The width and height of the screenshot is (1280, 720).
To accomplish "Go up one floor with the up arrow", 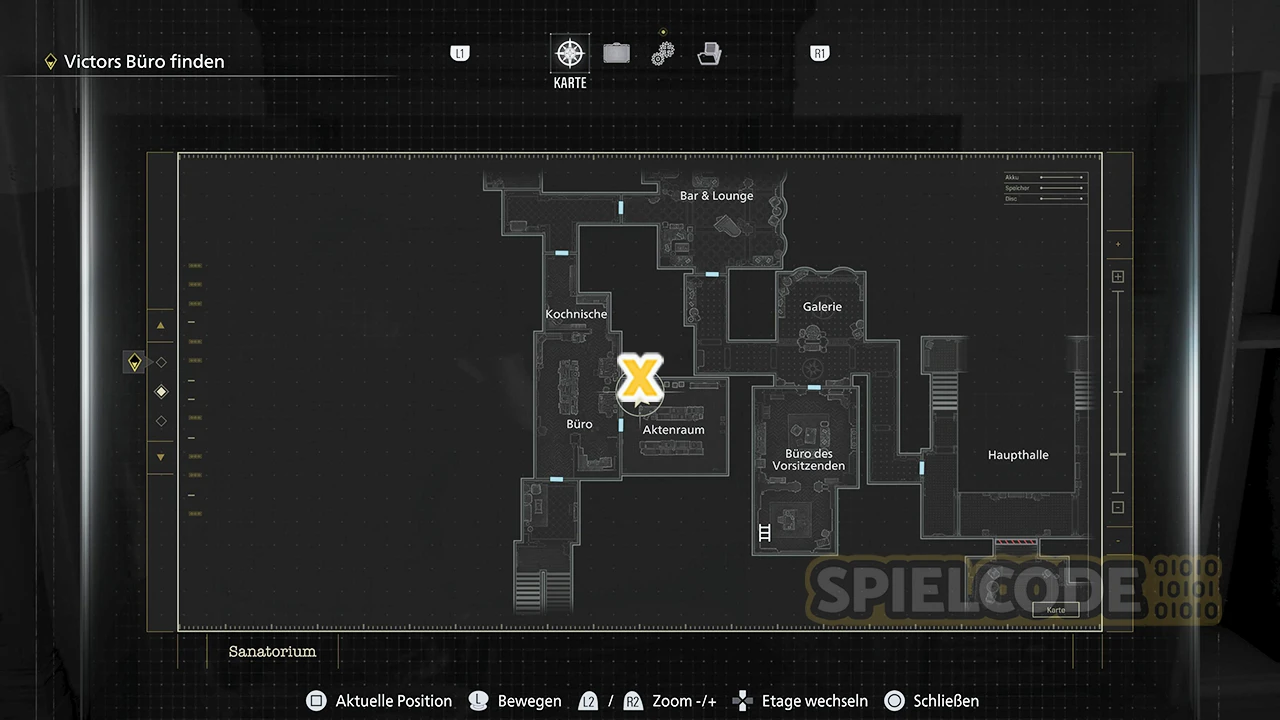I will tap(161, 325).
